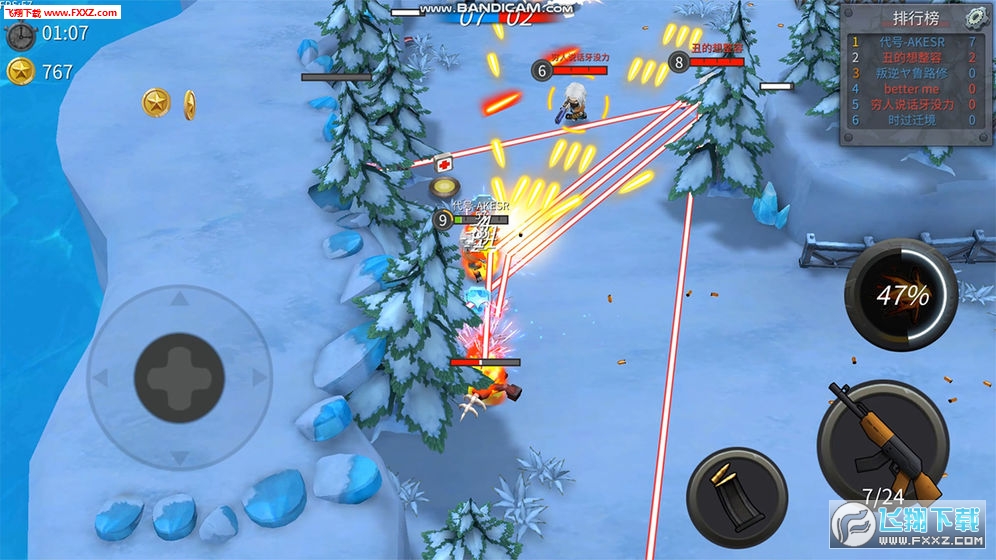
Task: Activate the 47% charged skill button
Action: 901,294
